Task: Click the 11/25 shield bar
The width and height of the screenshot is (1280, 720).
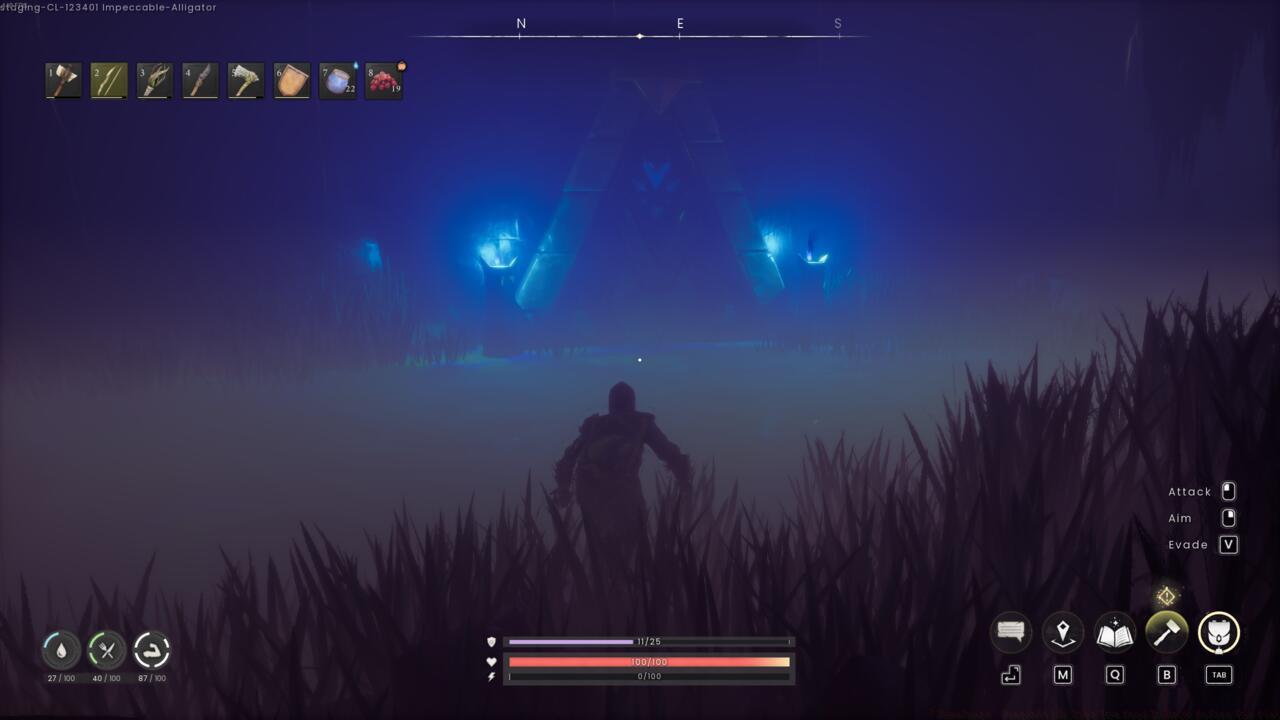Action: coord(648,641)
